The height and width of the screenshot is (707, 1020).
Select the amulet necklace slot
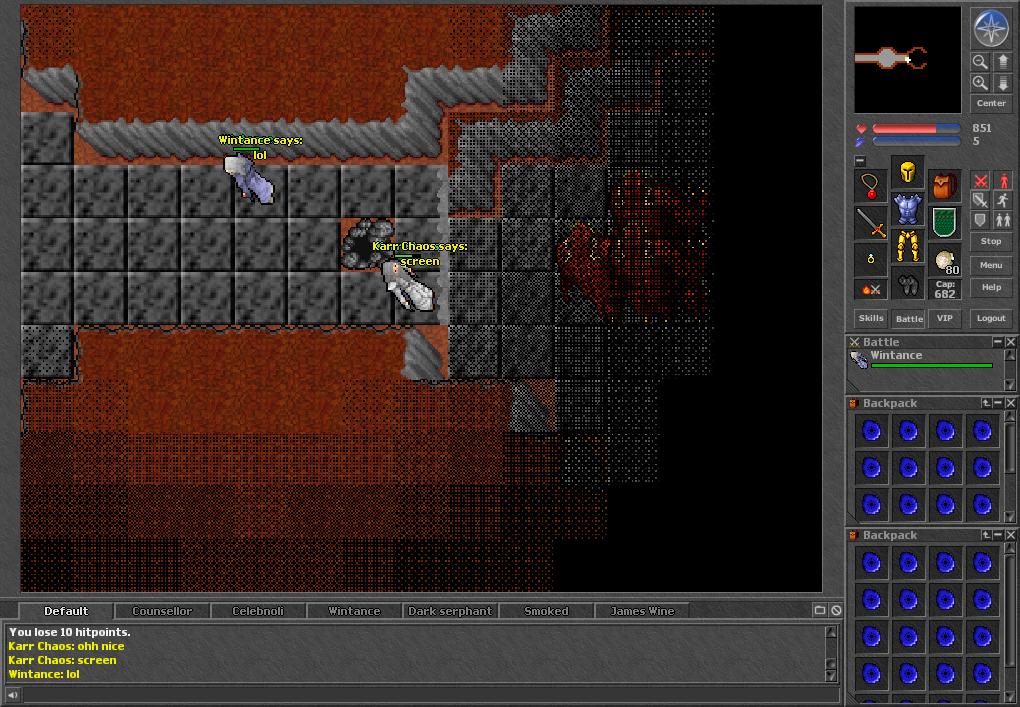(872, 186)
